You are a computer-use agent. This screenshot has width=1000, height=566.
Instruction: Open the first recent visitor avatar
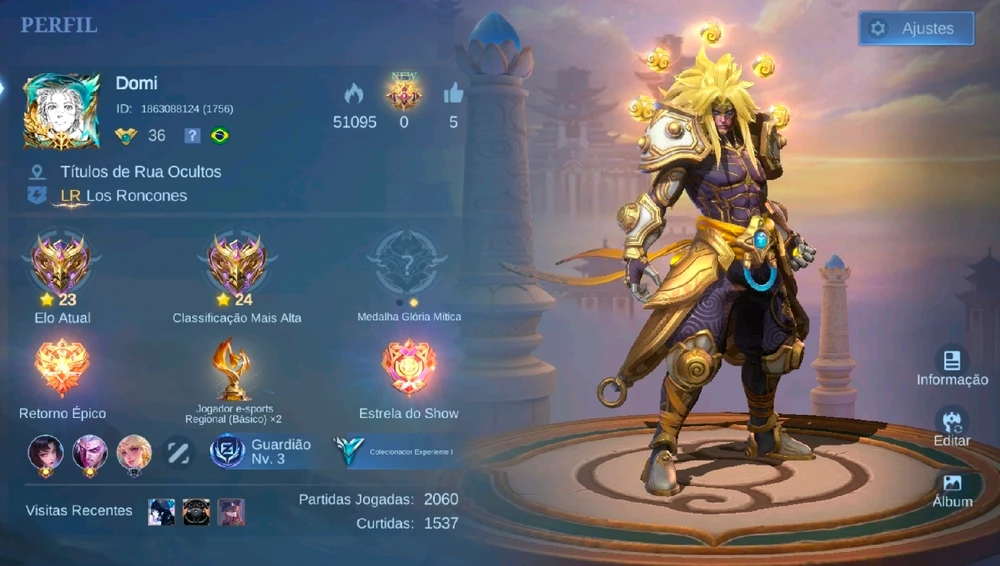[161, 512]
